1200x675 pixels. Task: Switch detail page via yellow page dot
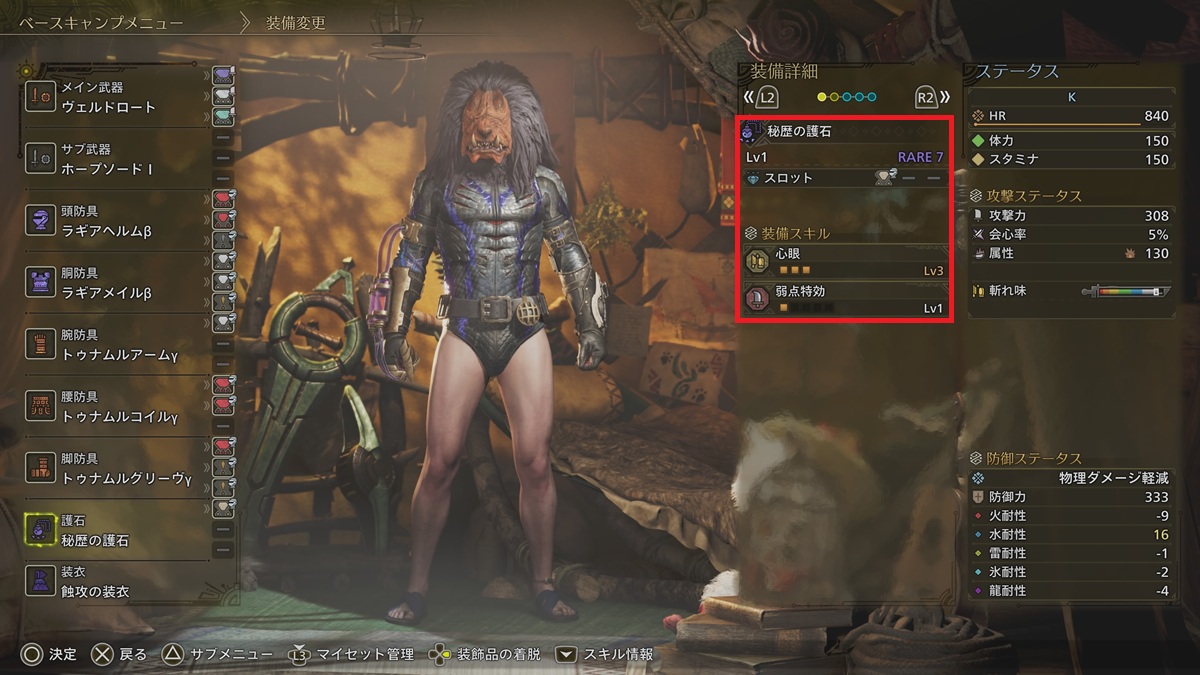pos(823,97)
